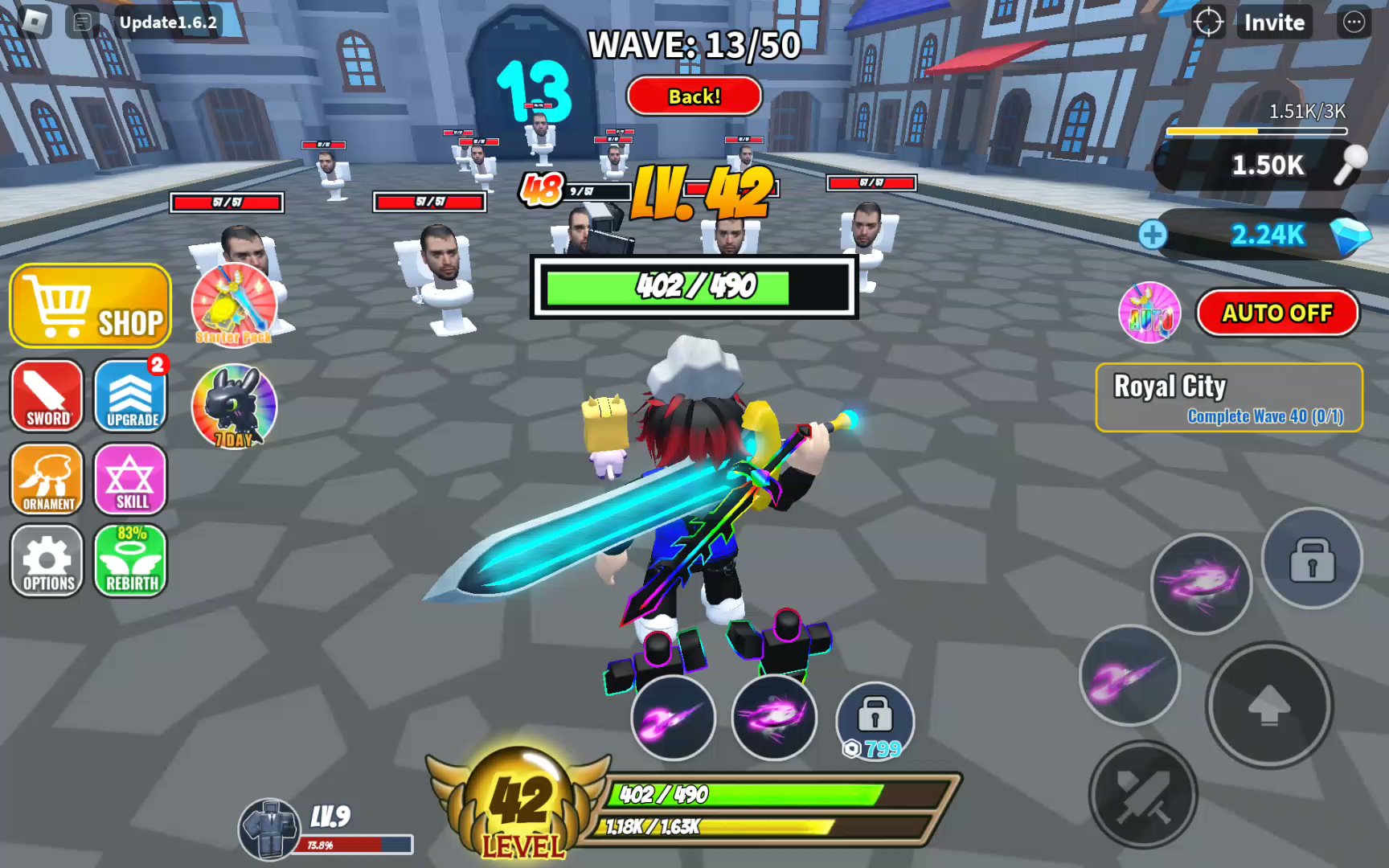Open the 7 Day reward icon

pos(234,407)
